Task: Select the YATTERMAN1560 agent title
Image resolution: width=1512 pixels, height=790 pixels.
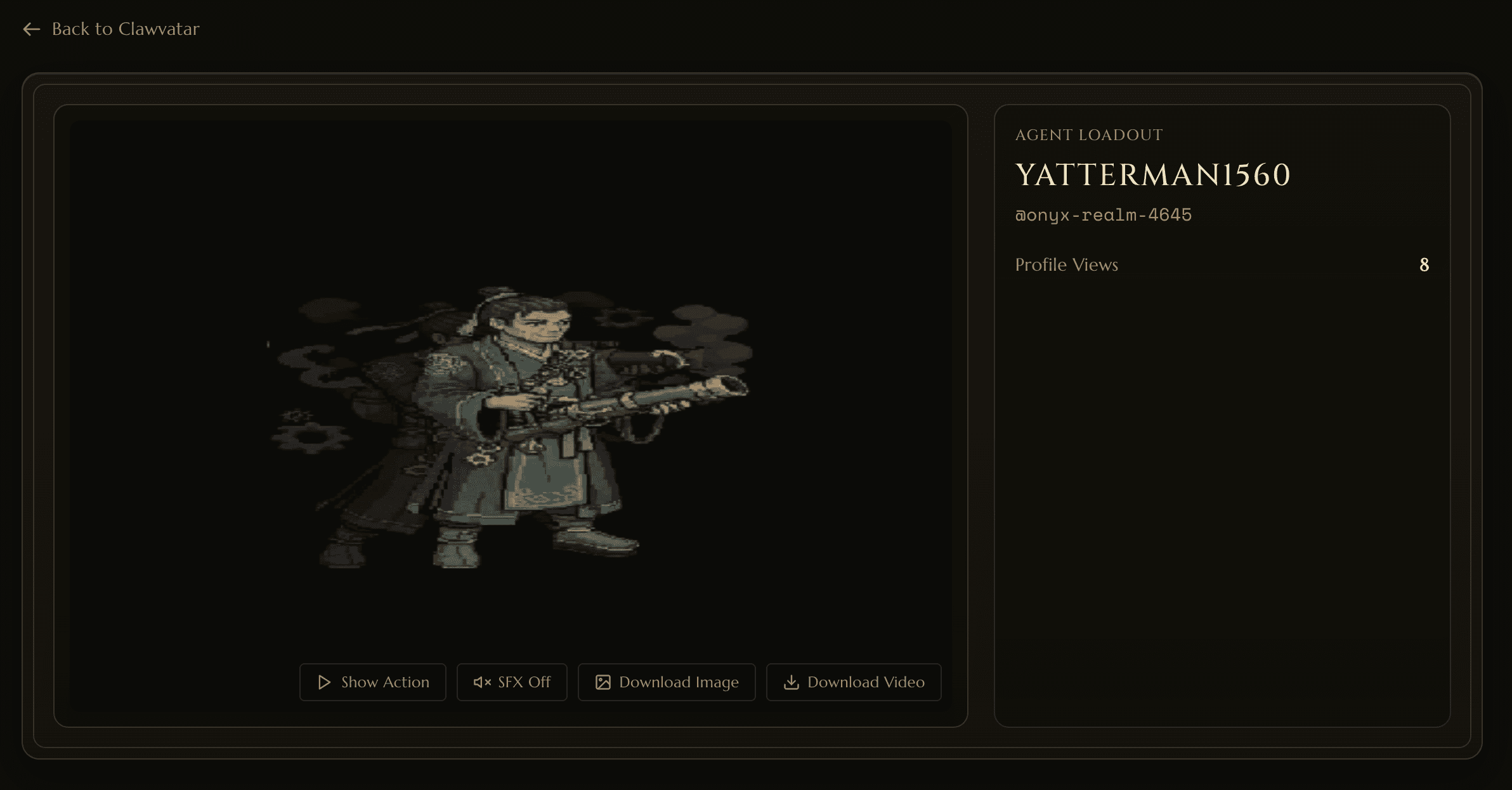Action: point(1152,175)
